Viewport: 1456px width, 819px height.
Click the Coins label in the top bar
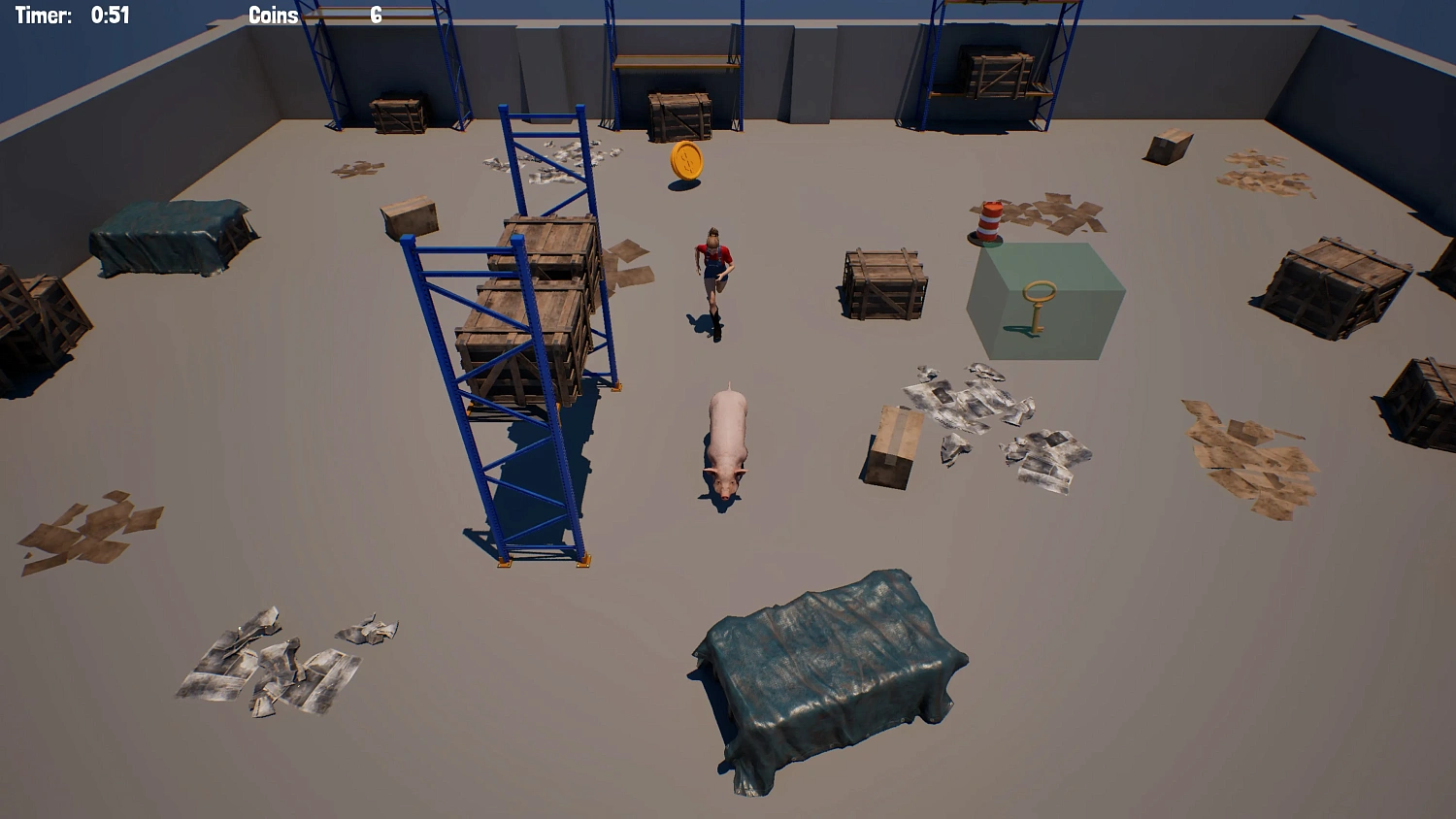pos(274,16)
